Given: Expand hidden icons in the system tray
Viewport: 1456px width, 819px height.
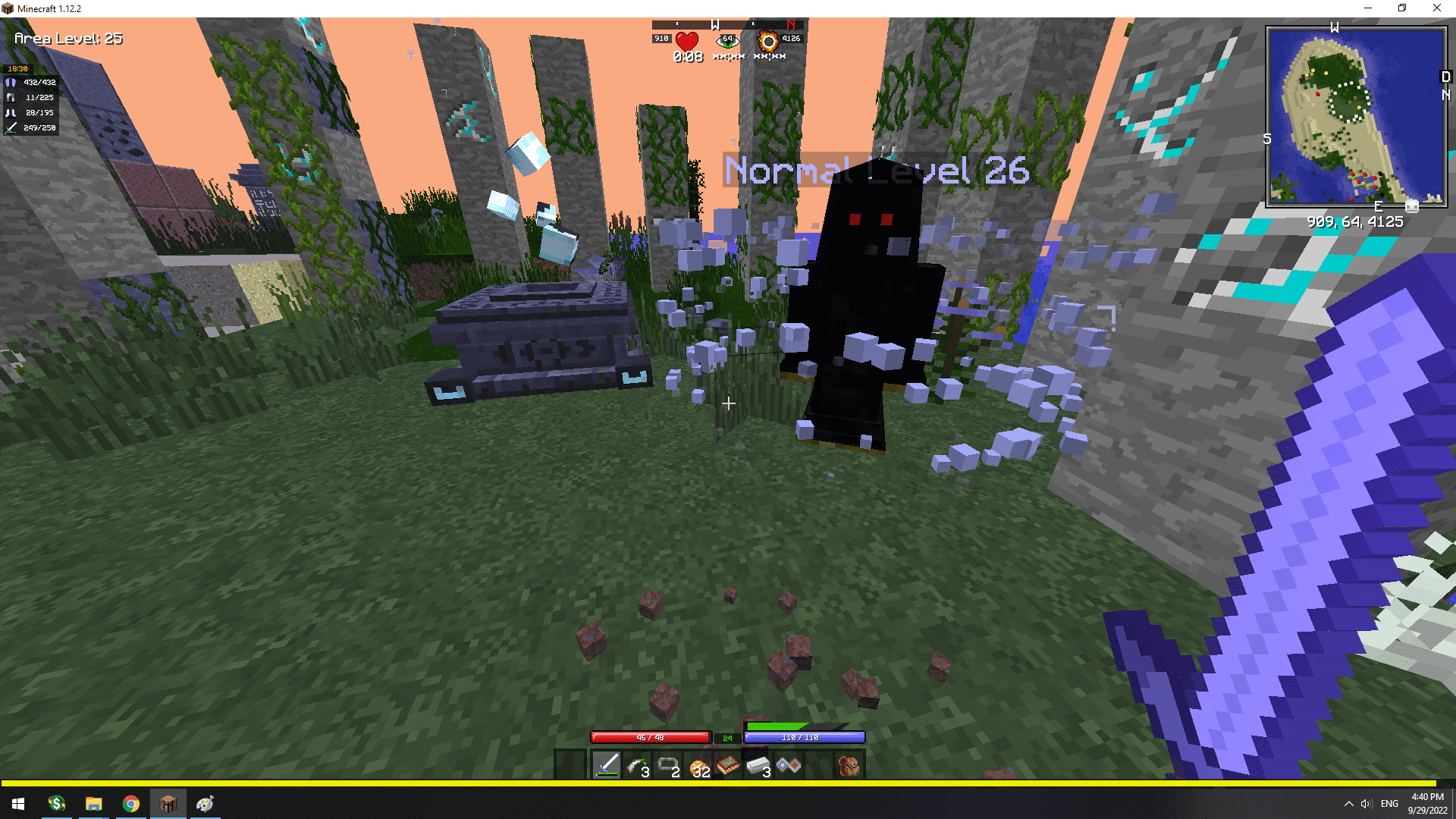Looking at the screenshot, I should 1349,803.
